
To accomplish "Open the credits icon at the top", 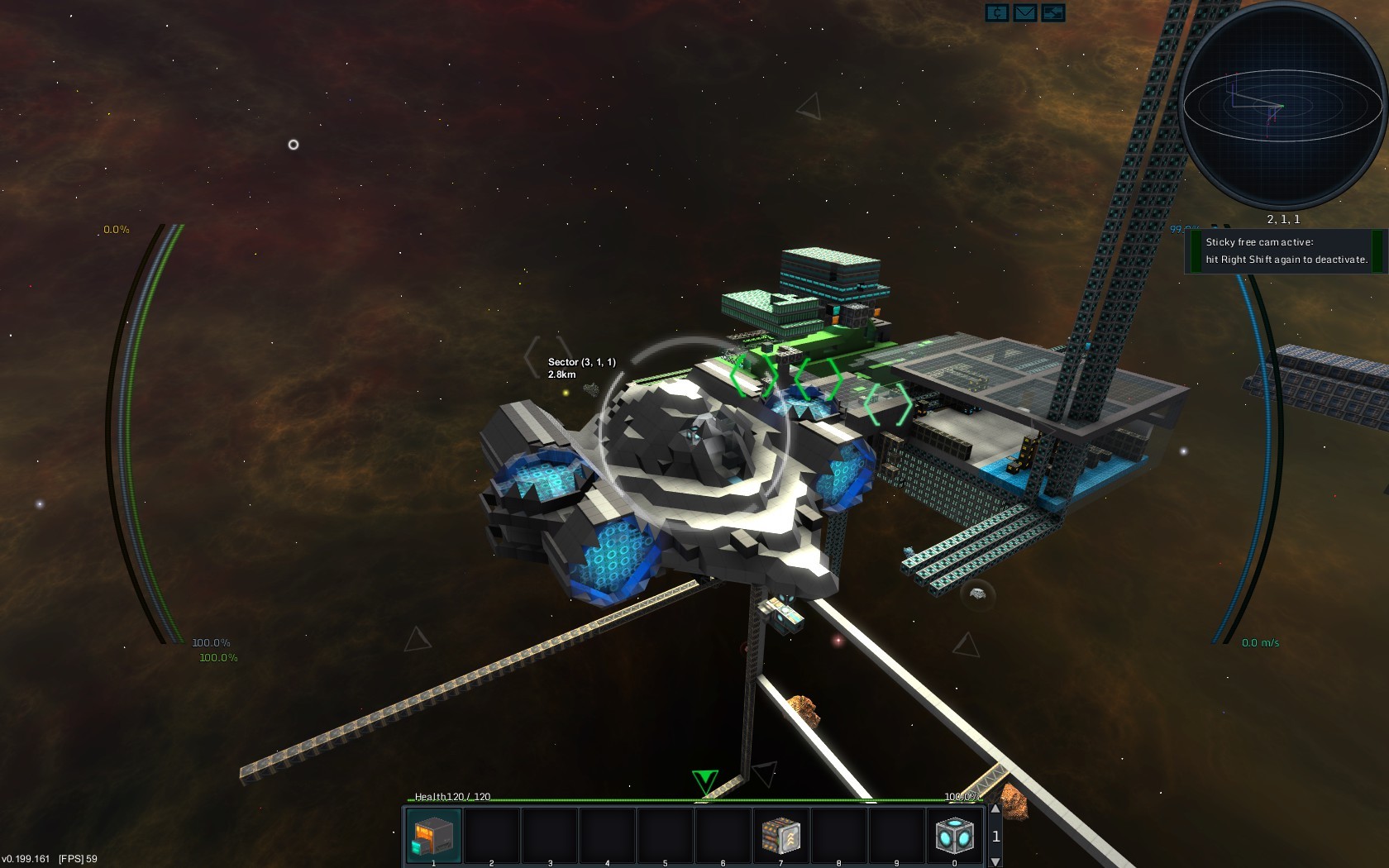I will click(x=997, y=12).
